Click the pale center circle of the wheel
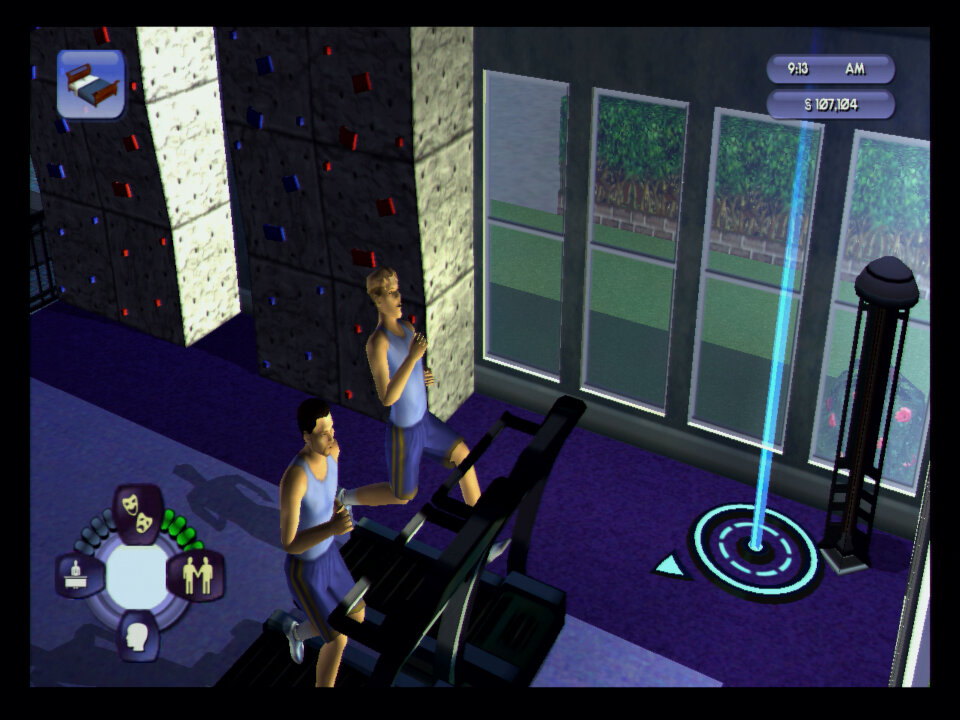960x720 pixels. (137, 575)
